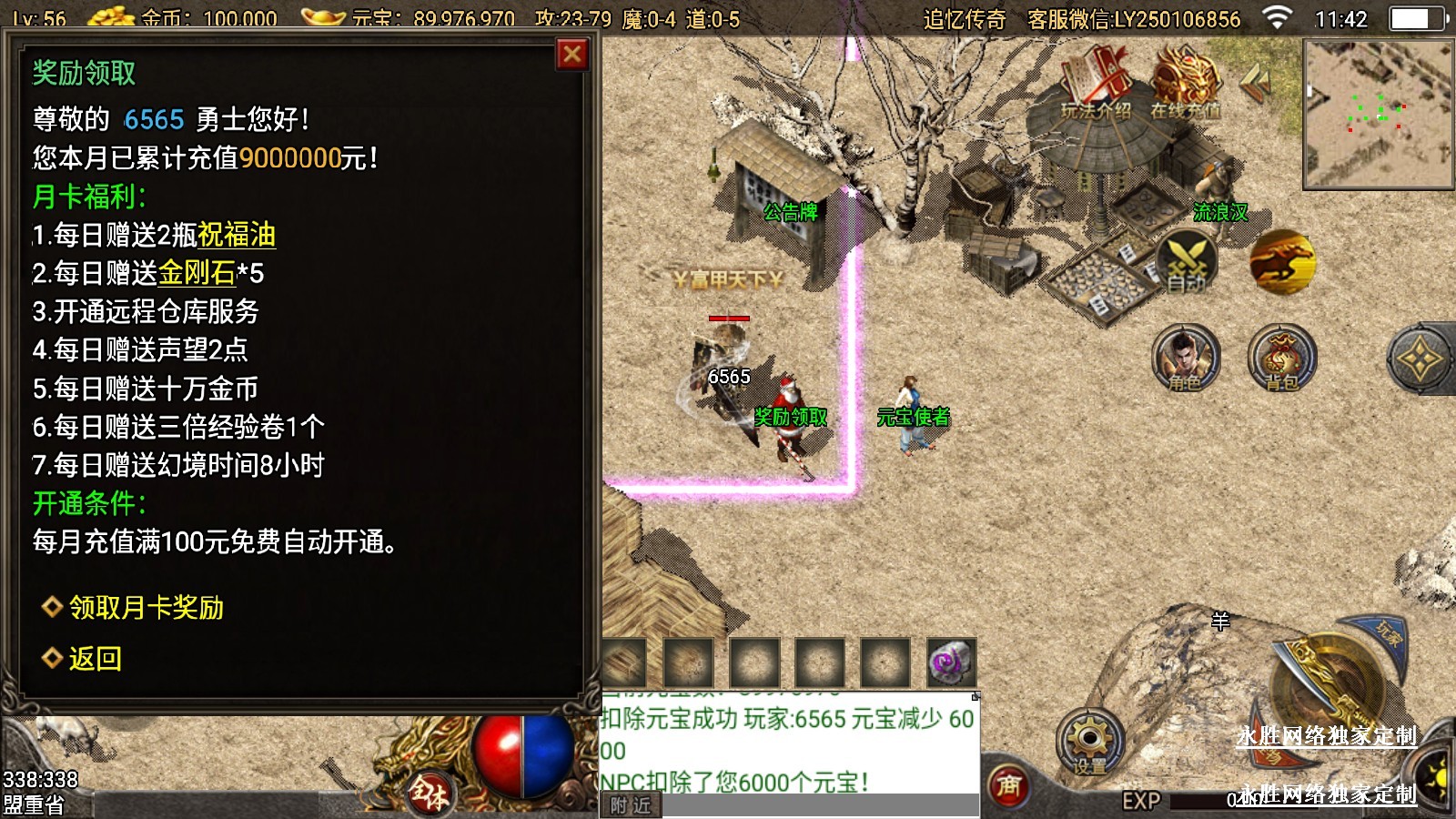Open the 角色 character sheet

(x=1185, y=358)
